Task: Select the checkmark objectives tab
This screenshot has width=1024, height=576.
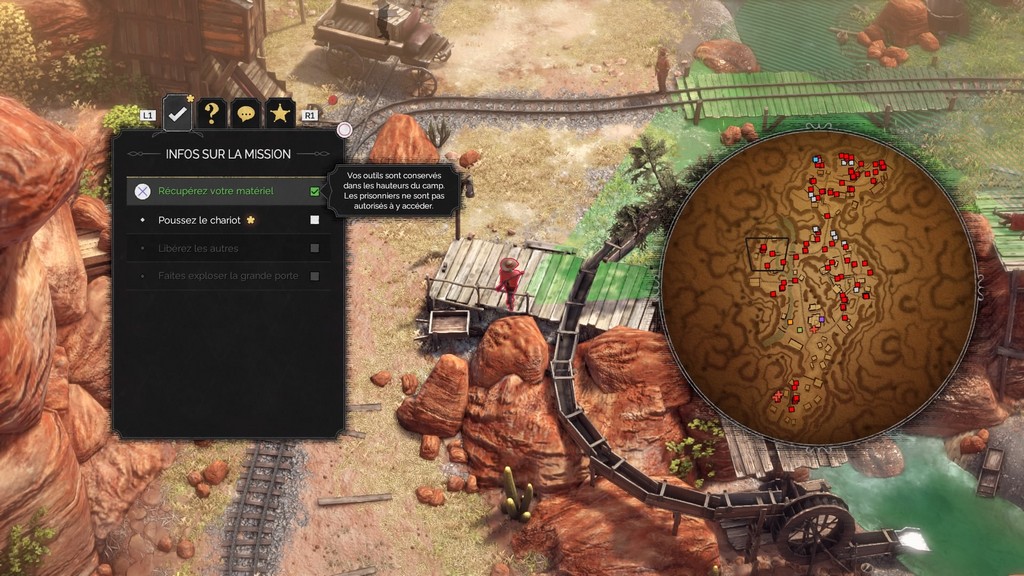Action: click(177, 114)
